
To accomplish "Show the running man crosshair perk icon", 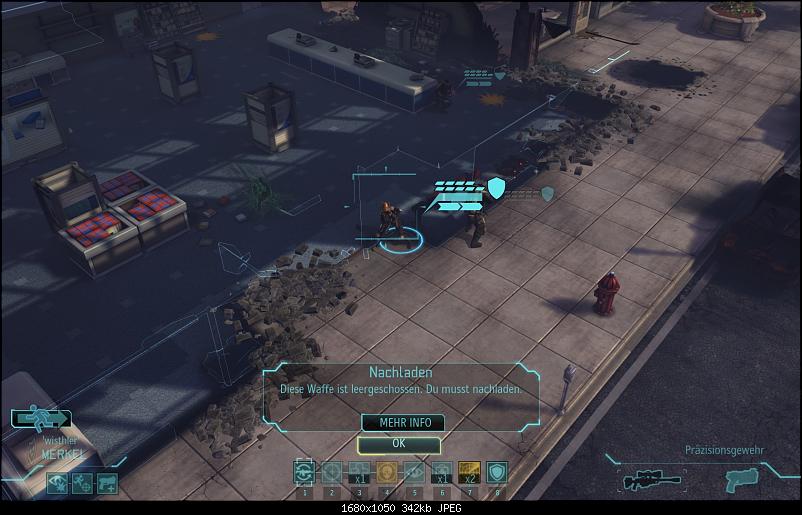I will click(x=83, y=483).
